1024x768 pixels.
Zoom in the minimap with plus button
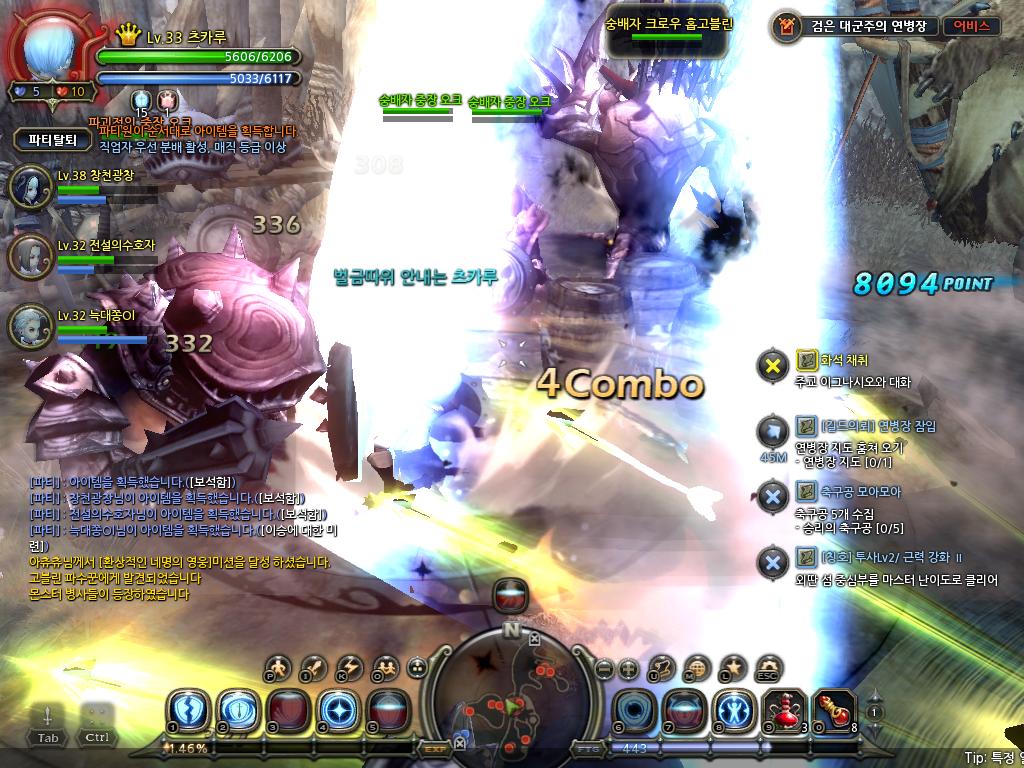tap(628, 670)
